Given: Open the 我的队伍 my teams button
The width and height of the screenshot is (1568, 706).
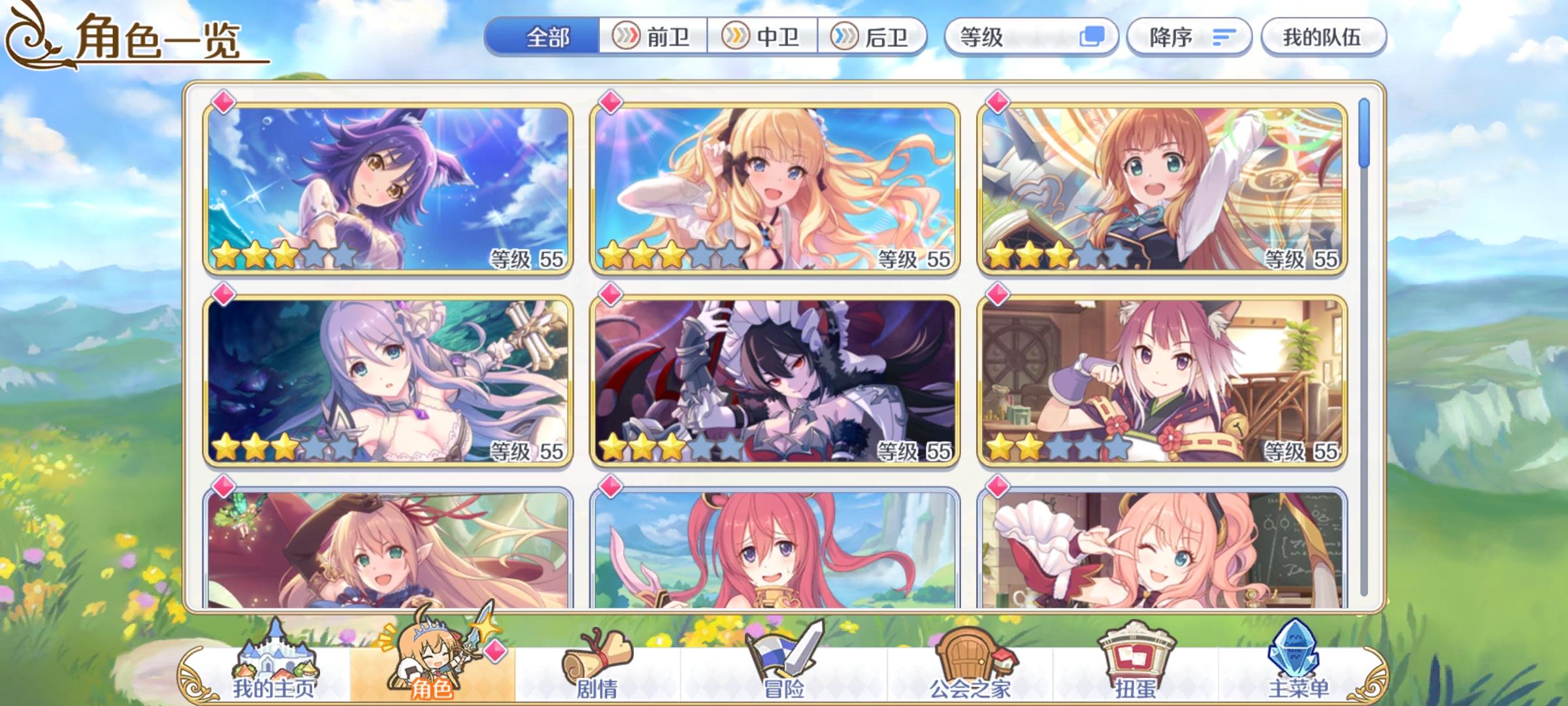Looking at the screenshot, I should click(x=1324, y=37).
